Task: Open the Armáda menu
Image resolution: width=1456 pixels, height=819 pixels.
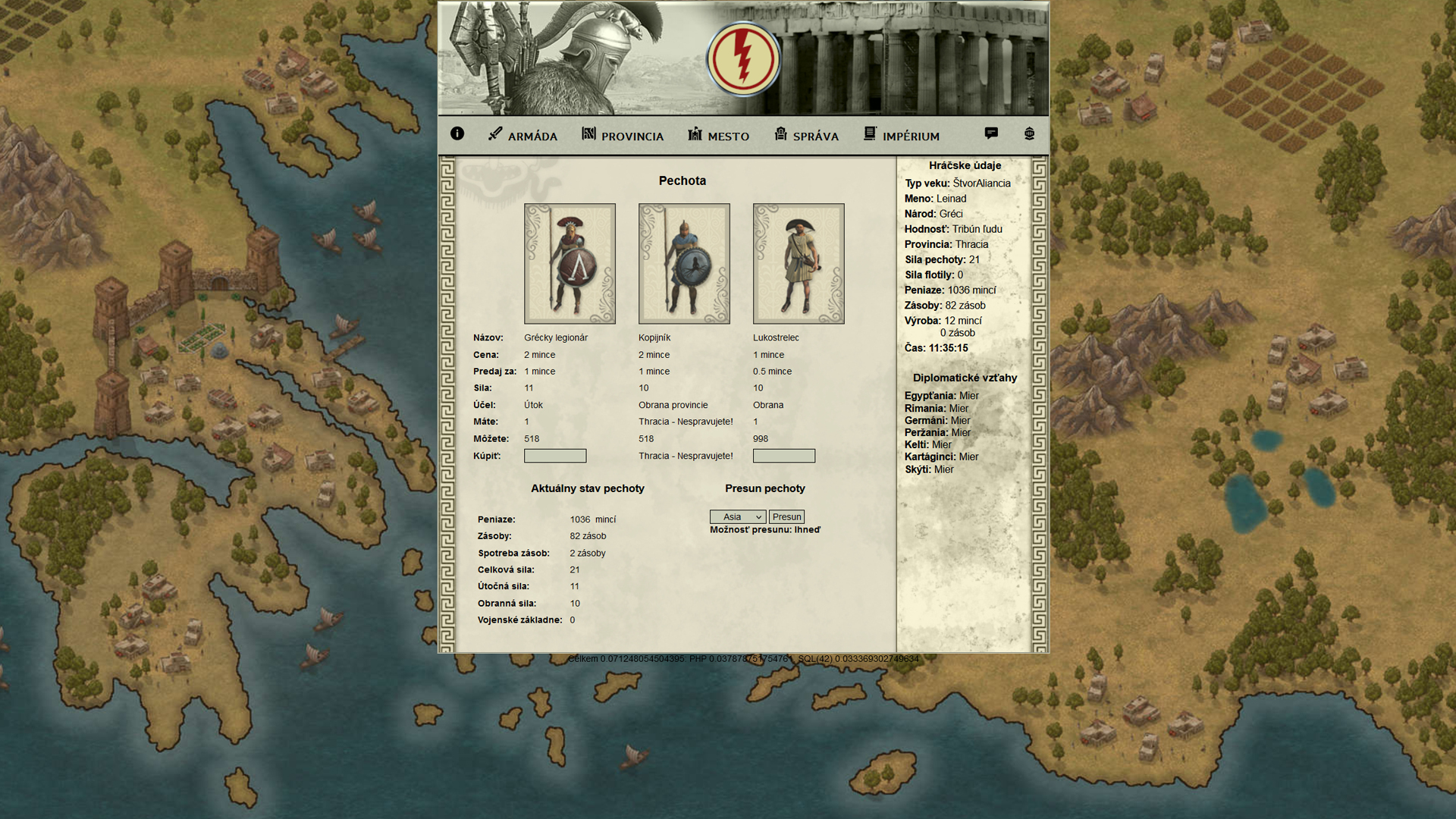Action: coord(523,136)
